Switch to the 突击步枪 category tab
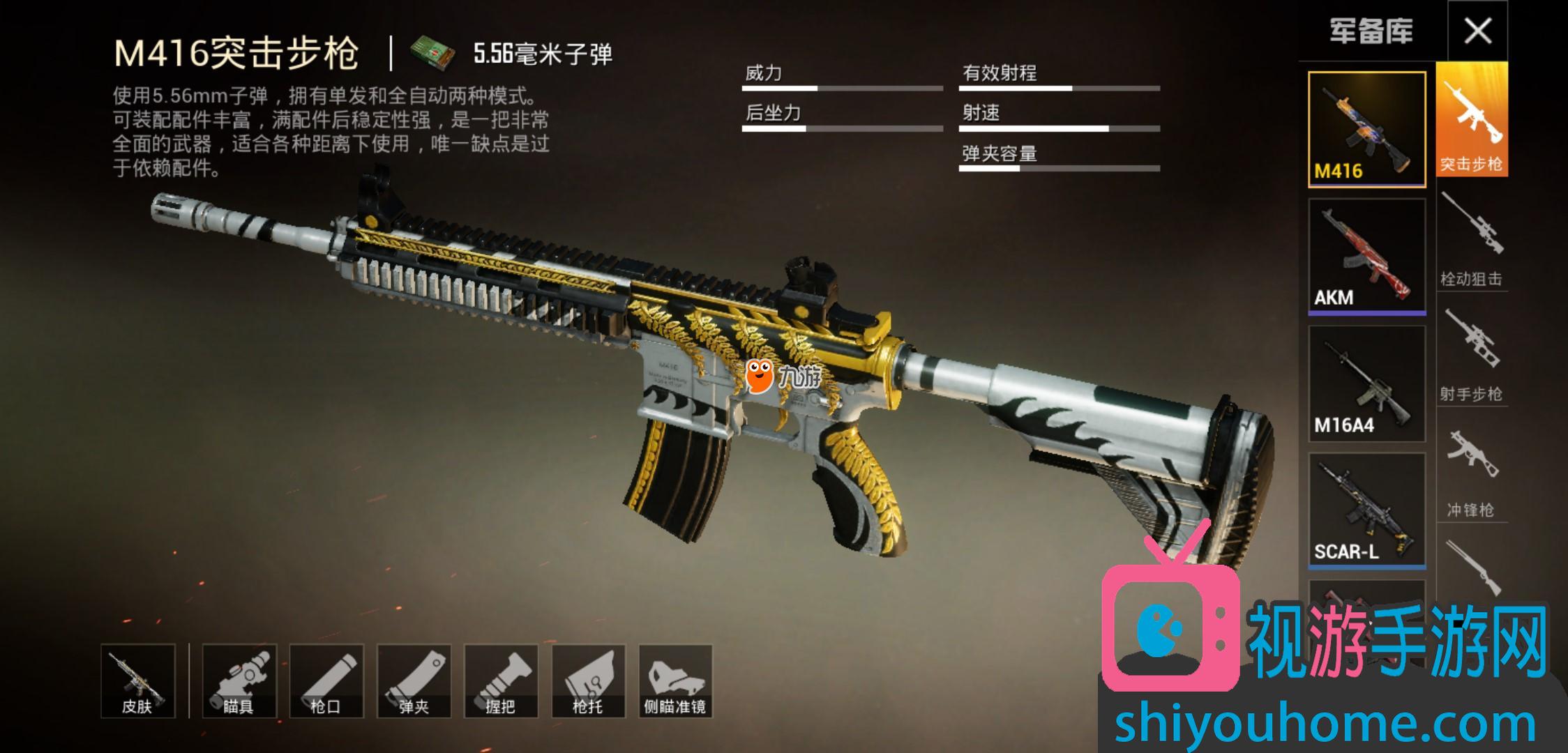The height and width of the screenshot is (753, 1568). (x=1472, y=120)
